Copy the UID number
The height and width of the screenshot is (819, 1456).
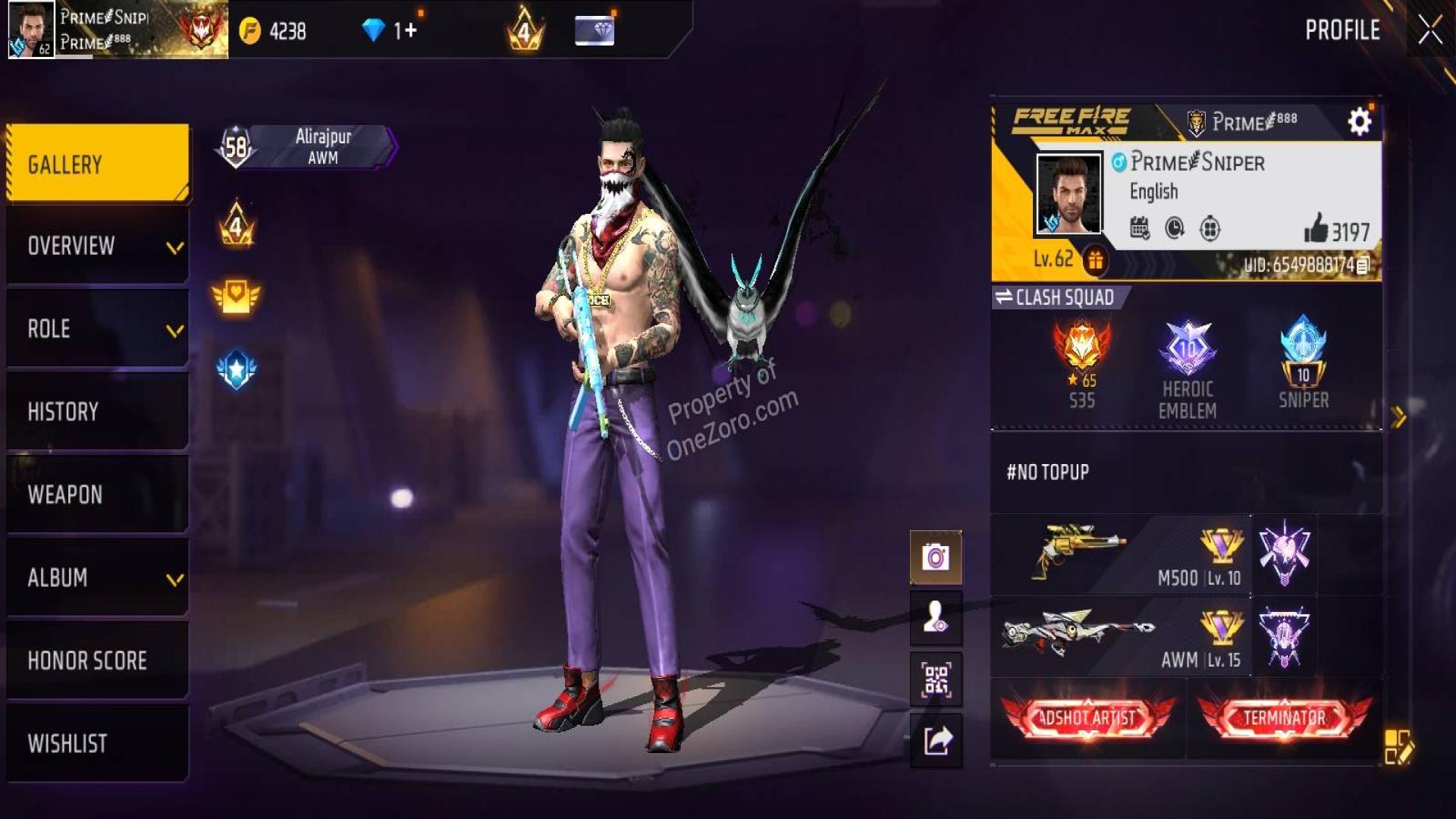pyautogui.click(x=1363, y=265)
